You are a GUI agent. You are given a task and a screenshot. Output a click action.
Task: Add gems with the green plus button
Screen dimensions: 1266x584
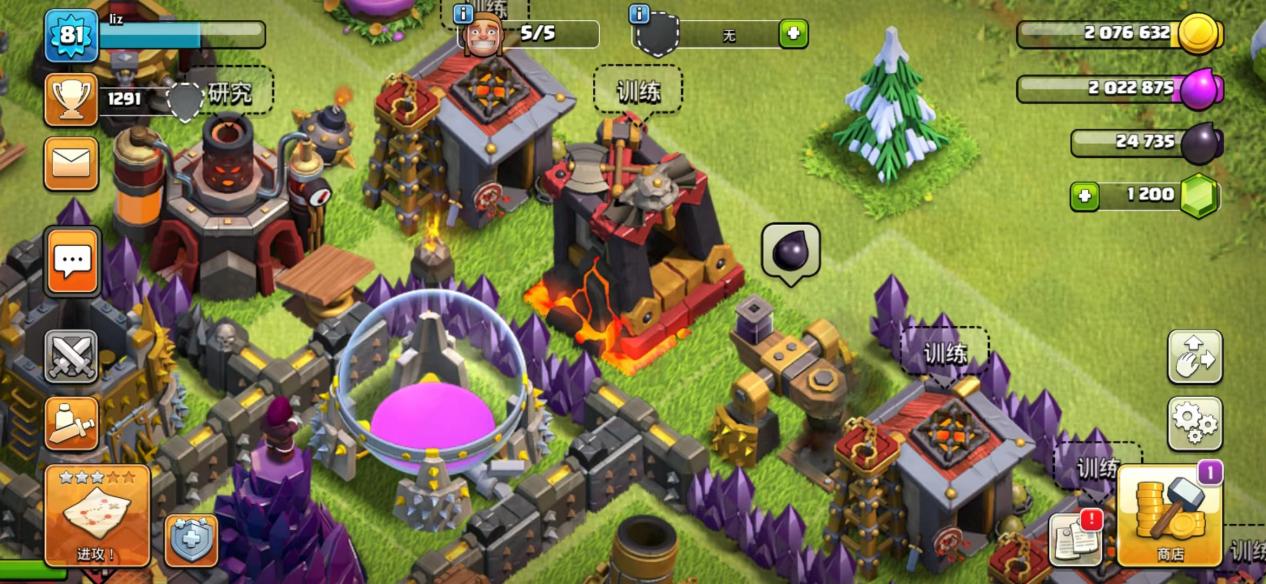pos(1083,195)
